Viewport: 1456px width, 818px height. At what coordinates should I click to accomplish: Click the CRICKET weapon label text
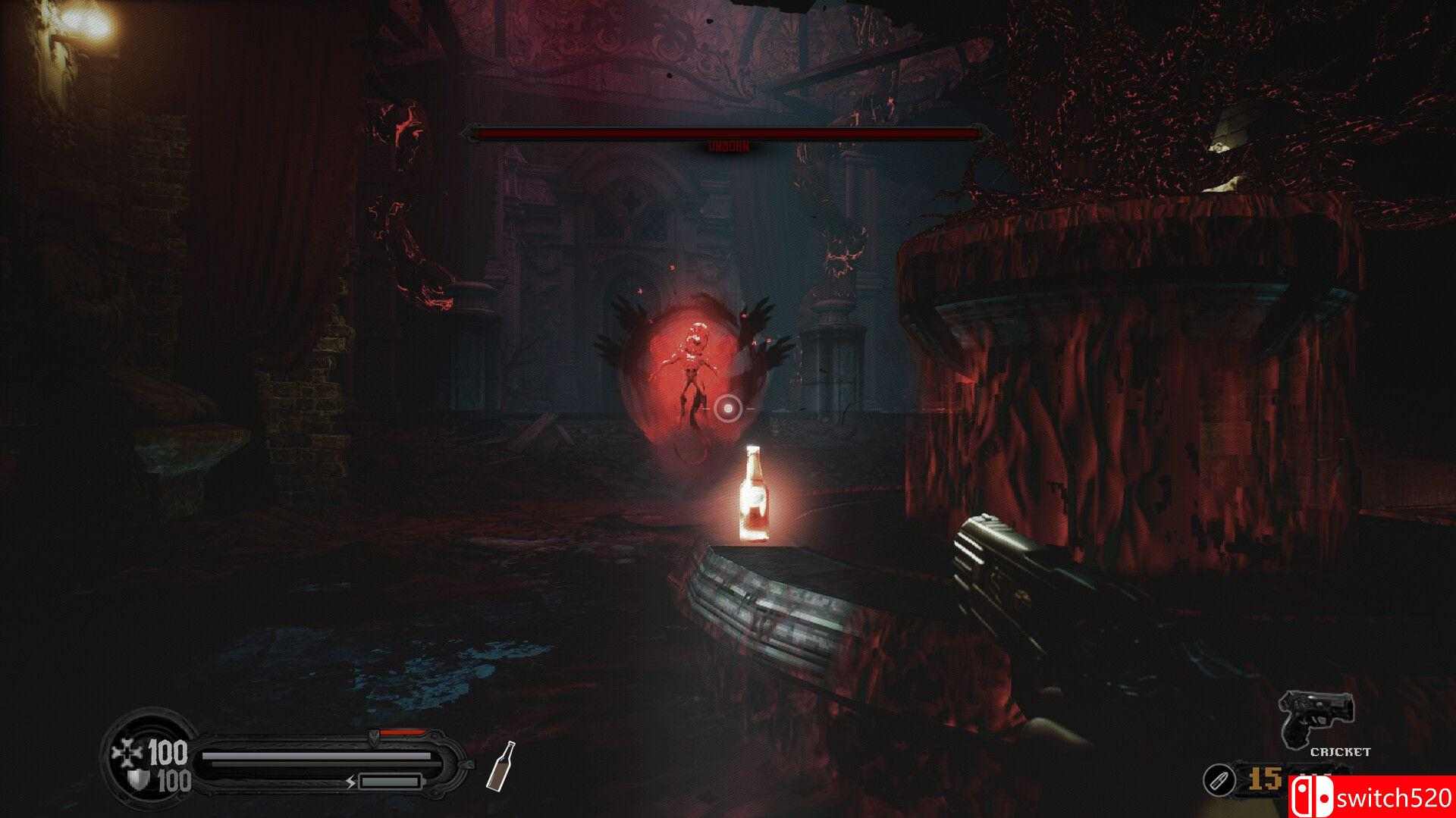click(1340, 751)
